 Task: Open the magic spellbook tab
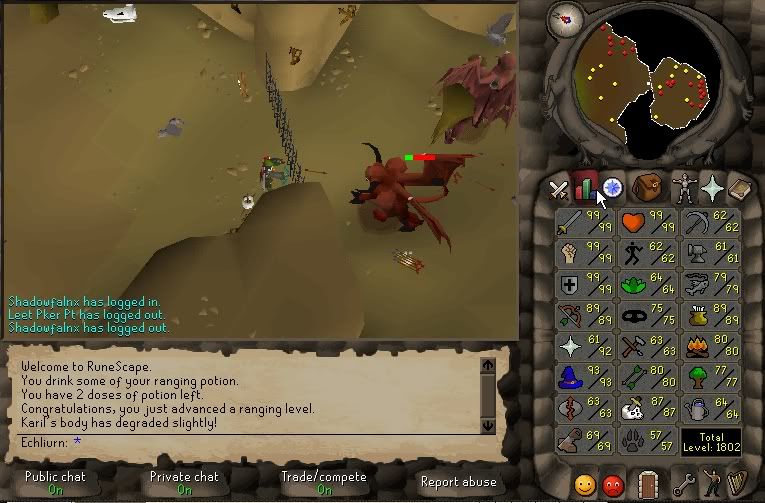[740, 187]
